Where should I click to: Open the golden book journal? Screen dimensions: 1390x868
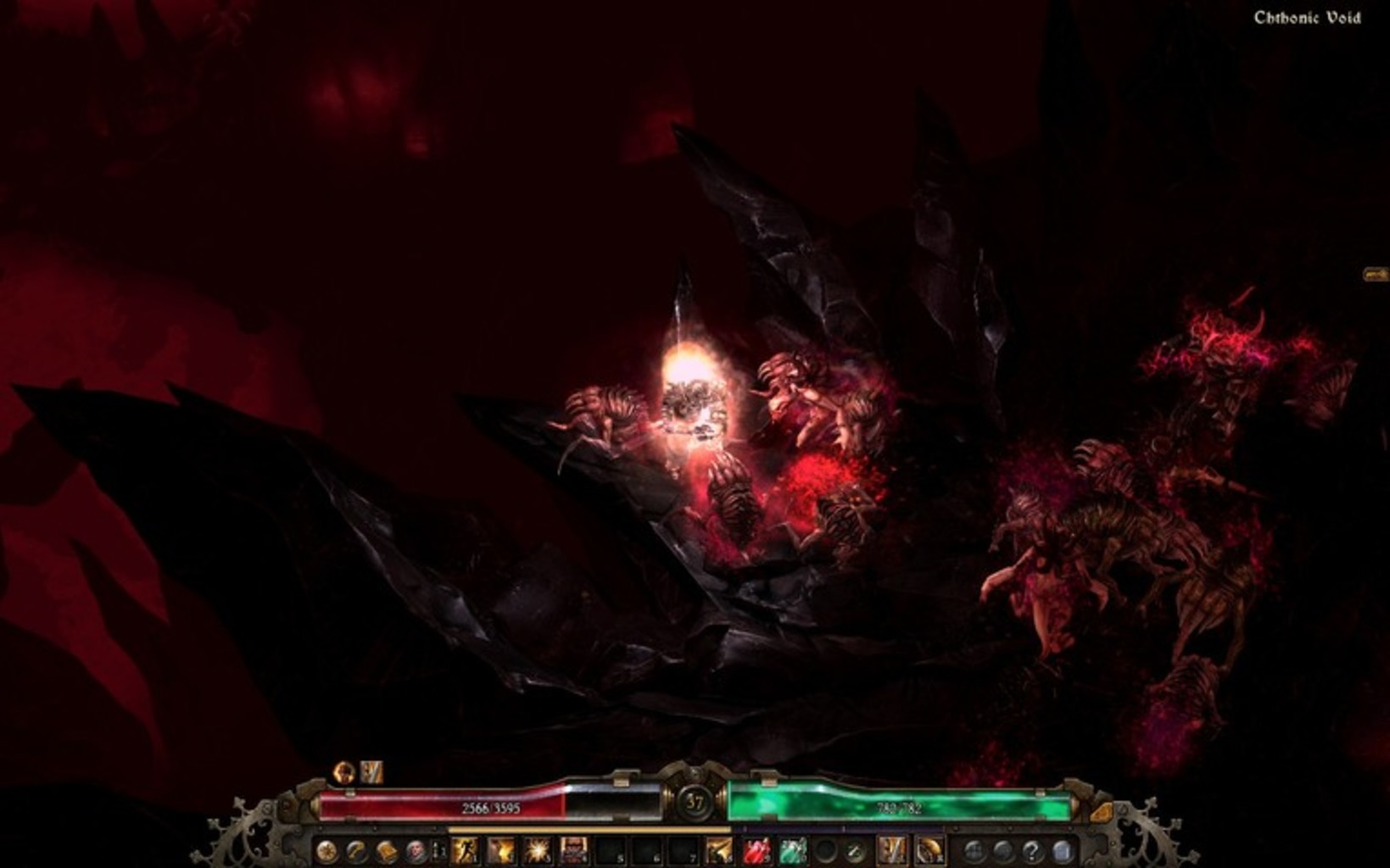click(x=386, y=850)
